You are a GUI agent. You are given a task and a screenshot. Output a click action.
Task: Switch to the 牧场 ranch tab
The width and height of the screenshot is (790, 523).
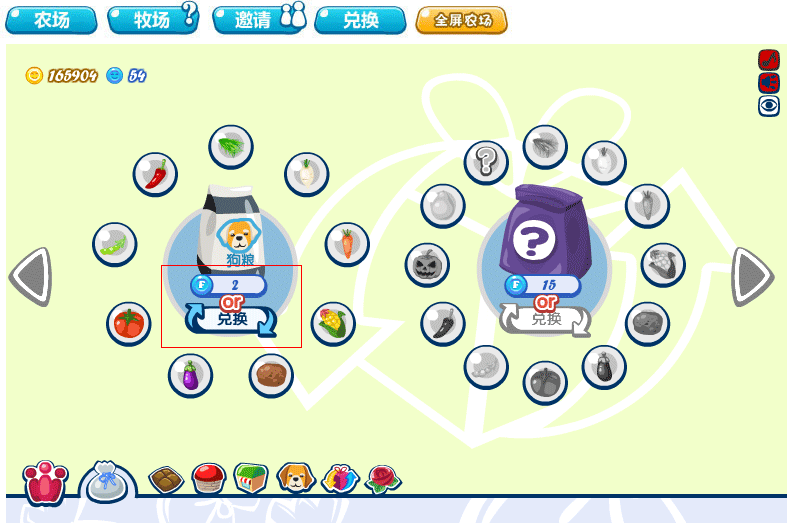click(x=152, y=20)
